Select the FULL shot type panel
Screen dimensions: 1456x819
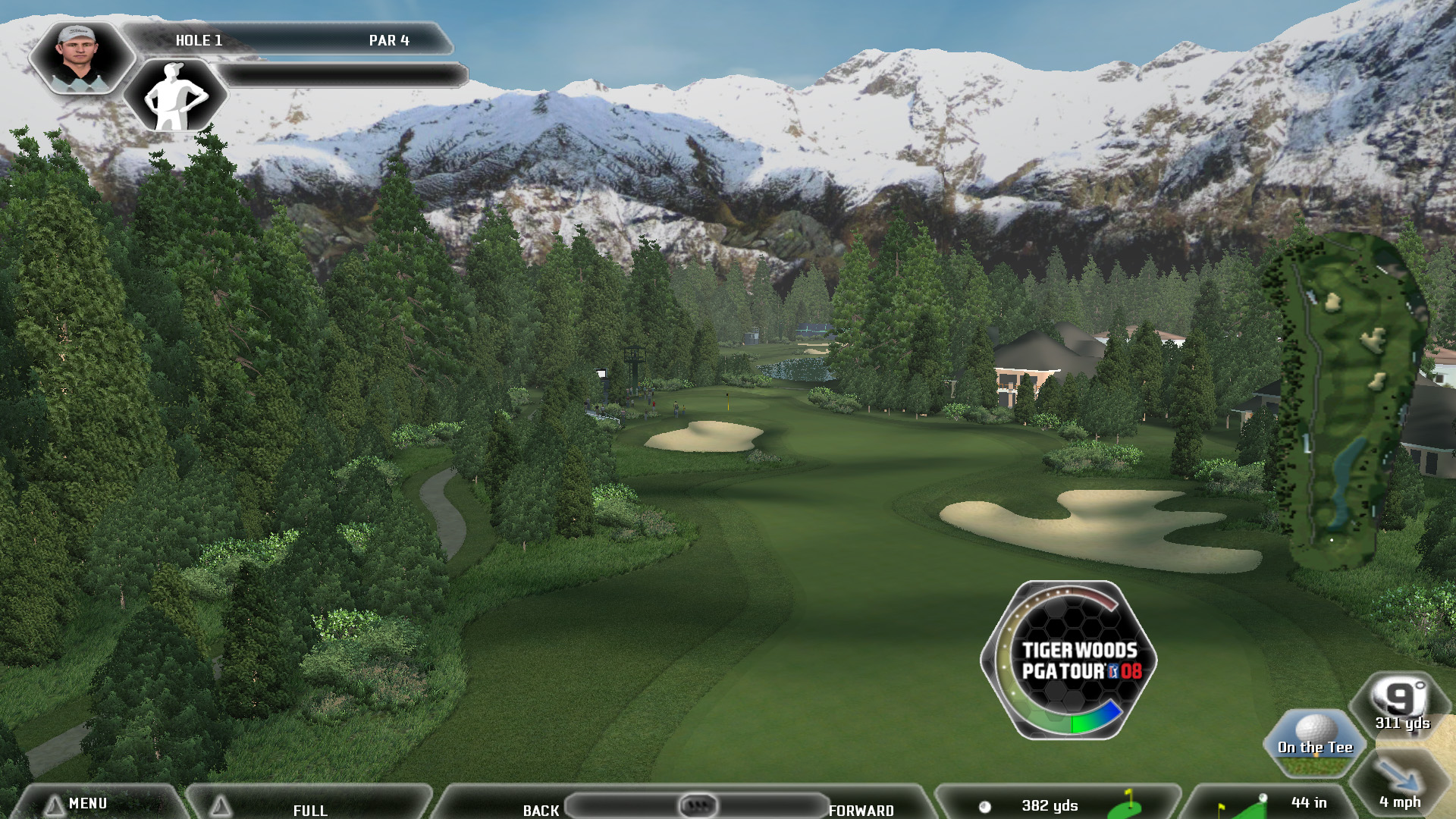(x=309, y=808)
